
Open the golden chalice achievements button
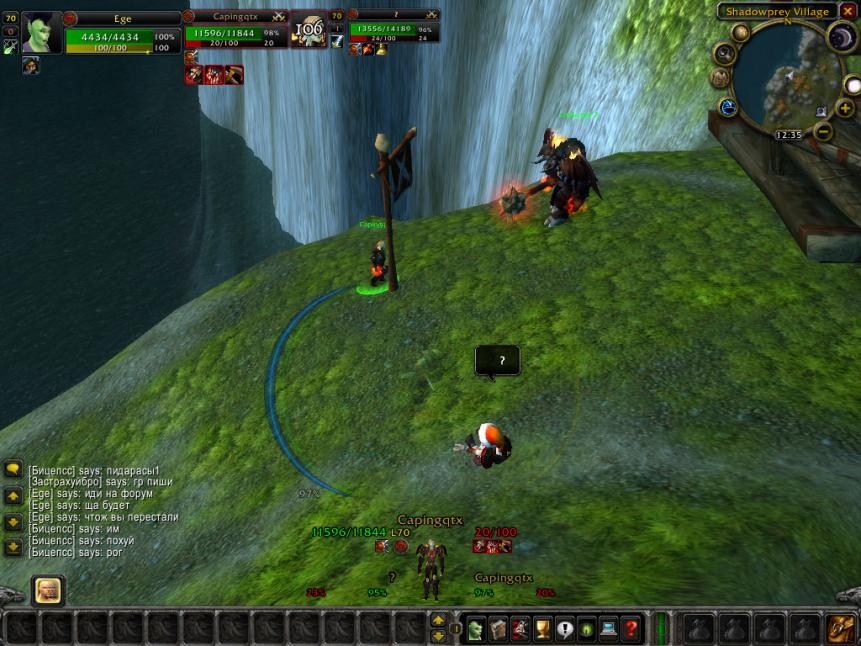pos(542,629)
